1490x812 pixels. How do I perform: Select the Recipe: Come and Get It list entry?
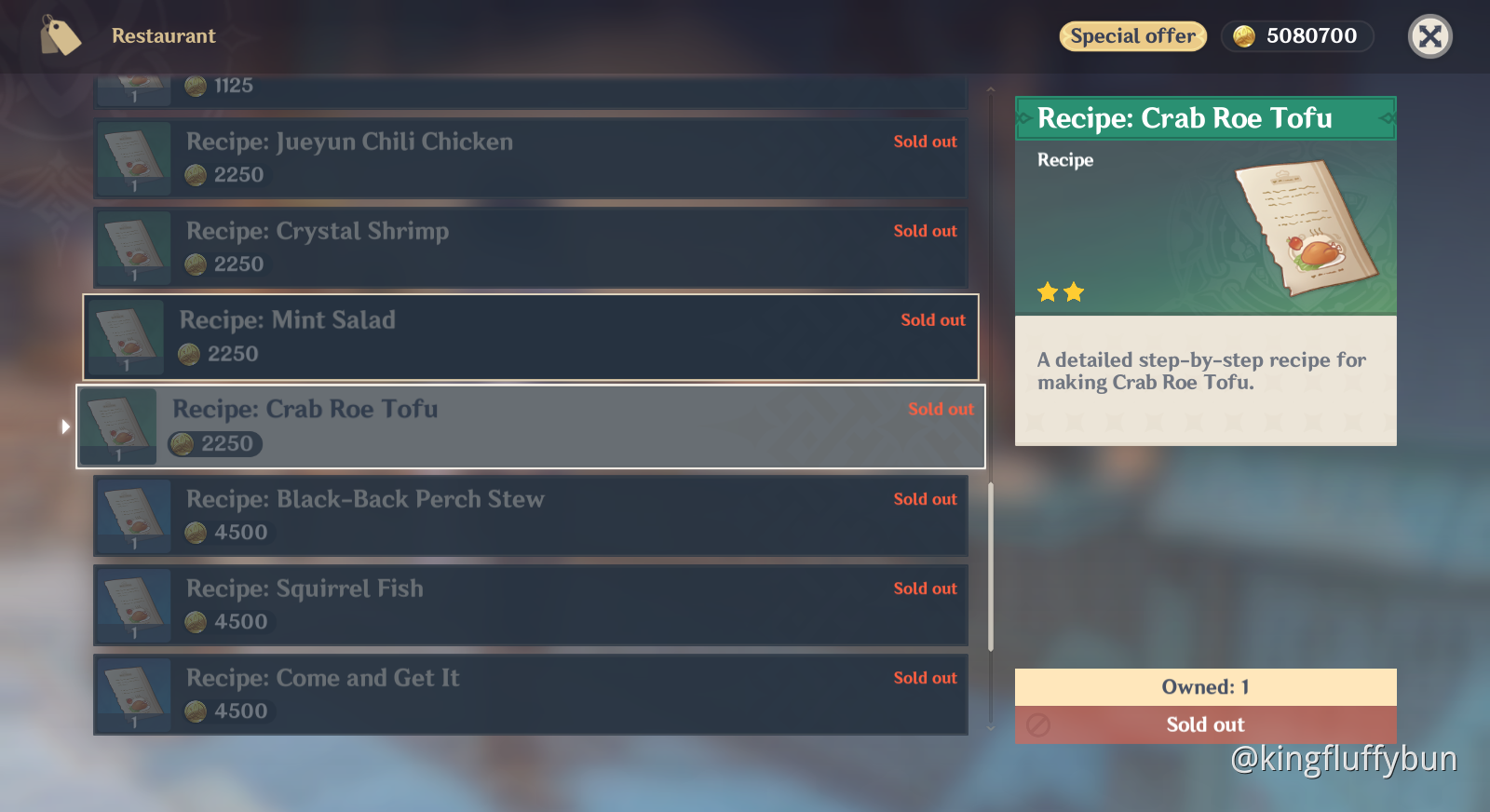coord(529,693)
